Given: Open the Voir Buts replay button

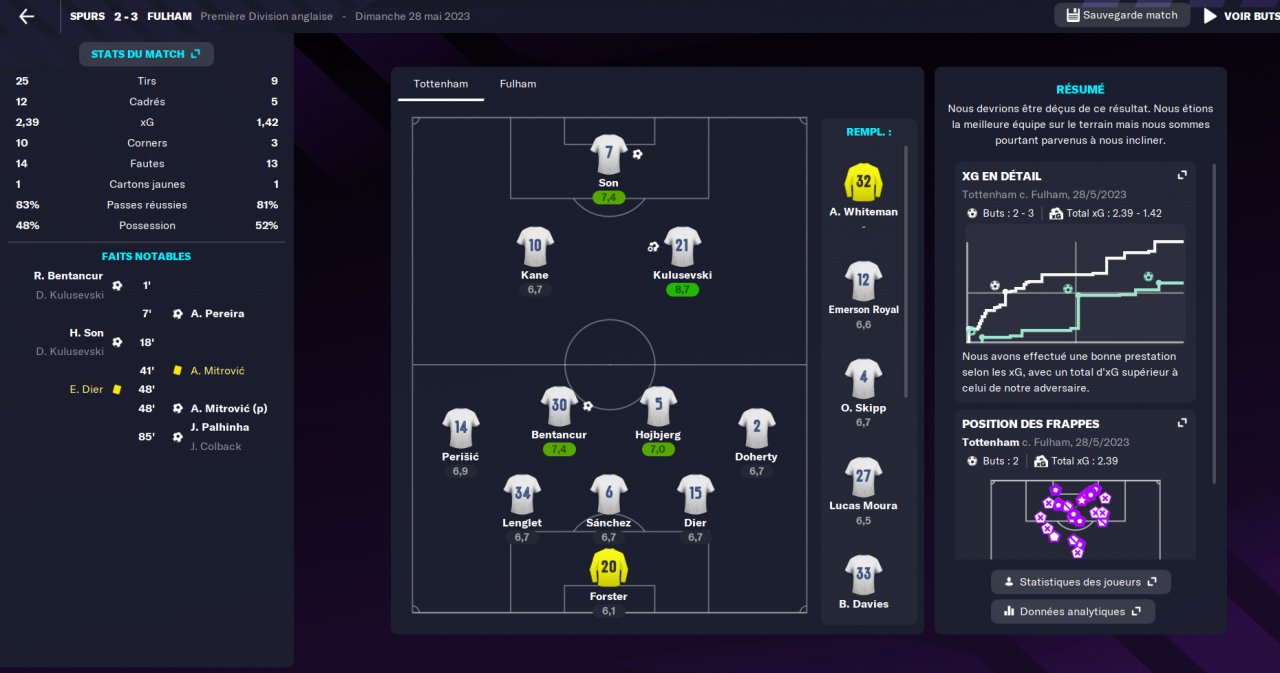Looking at the screenshot, I should click(x=1240, y=16).
